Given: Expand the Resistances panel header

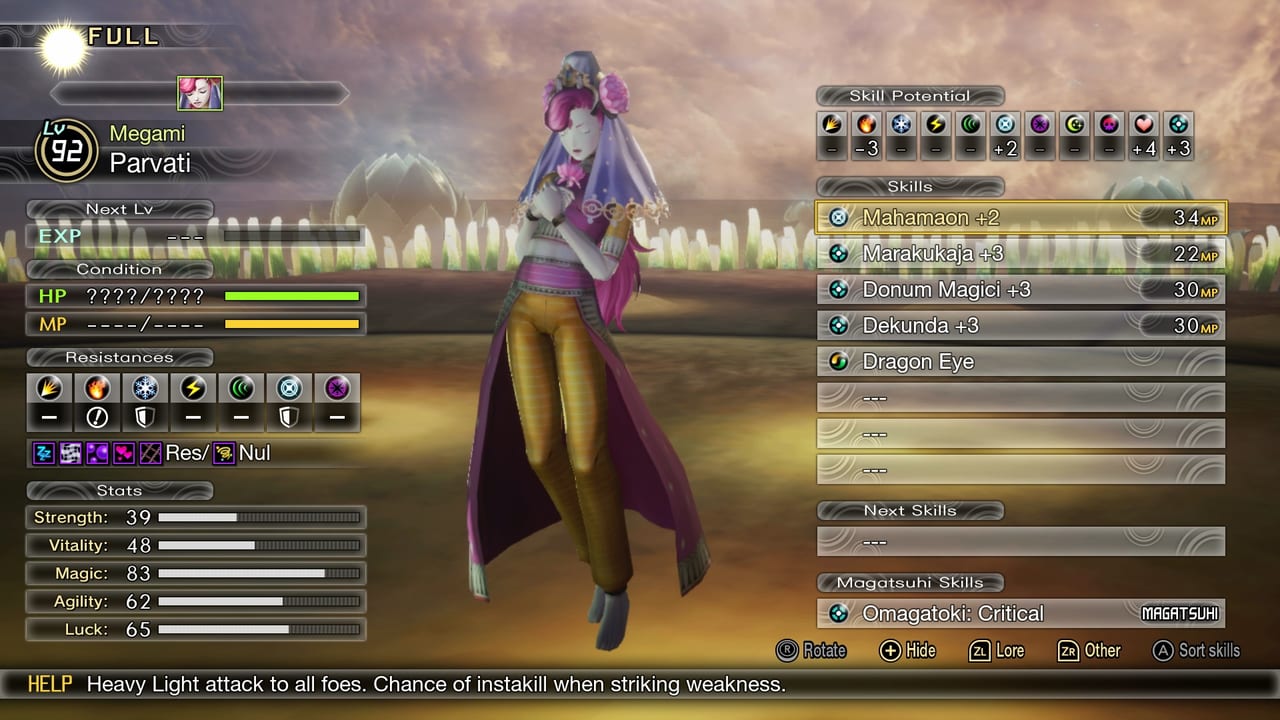Looking at the screenshot, I should 120,357.
